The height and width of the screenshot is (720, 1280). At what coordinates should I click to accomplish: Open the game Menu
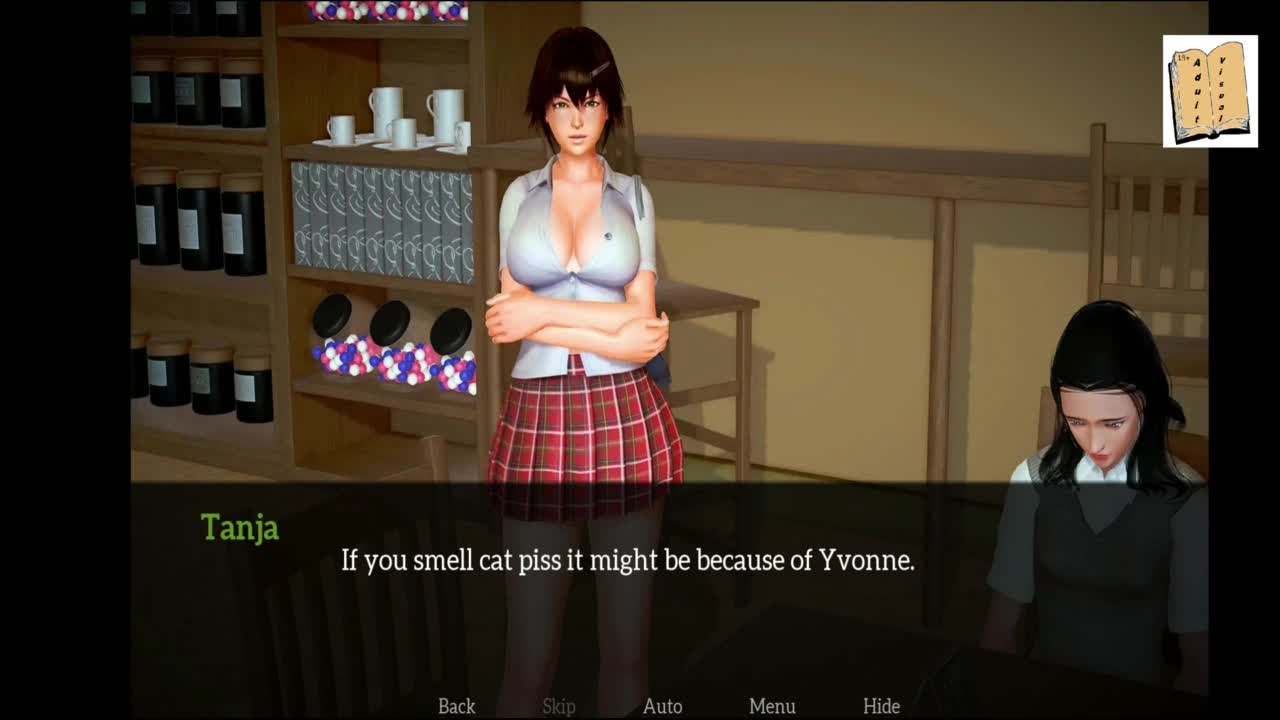772,706
